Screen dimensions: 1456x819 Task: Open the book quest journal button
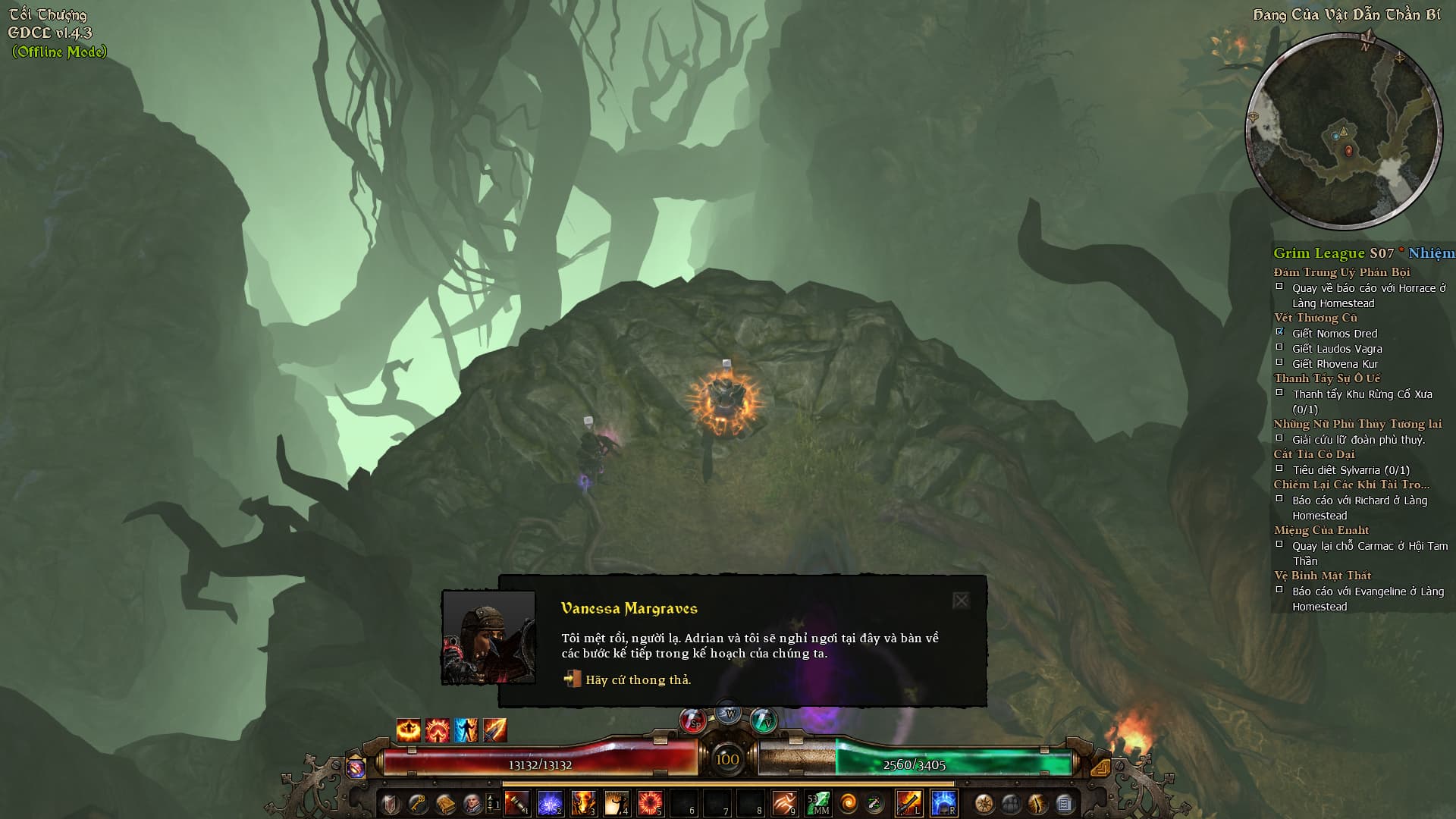(444, 803)
